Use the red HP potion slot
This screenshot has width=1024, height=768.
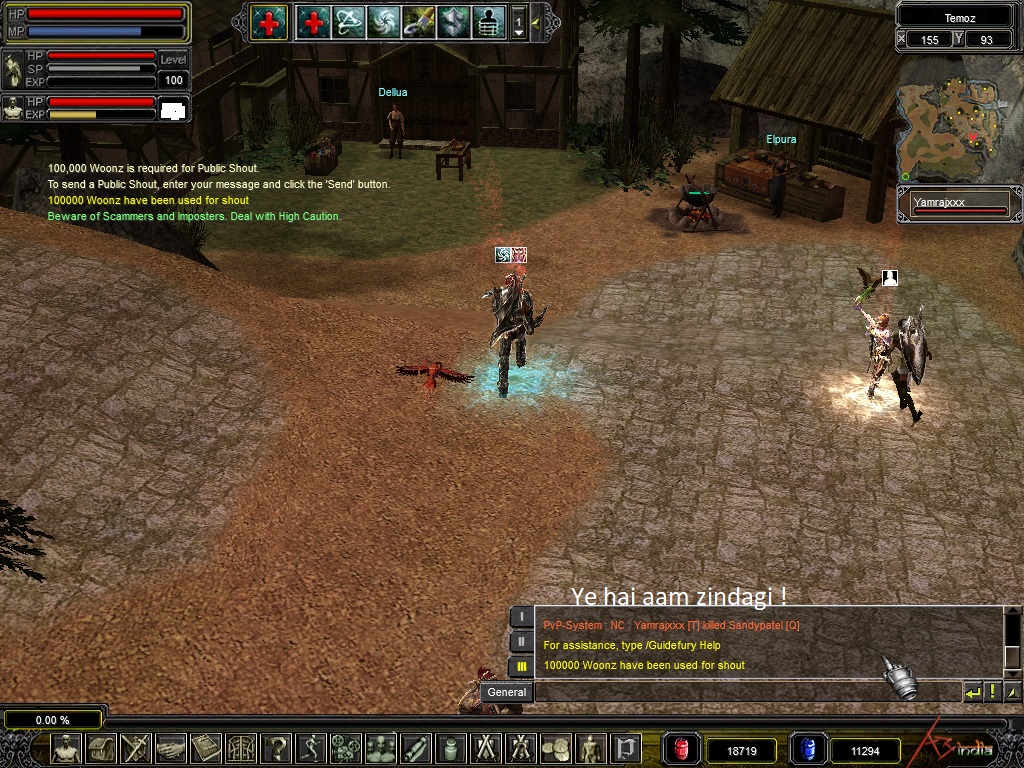tap(682, 749)
